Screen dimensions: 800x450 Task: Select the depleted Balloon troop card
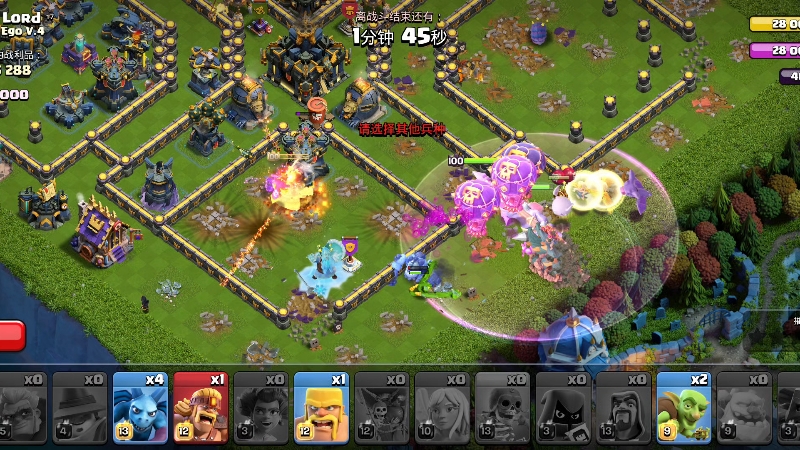pyautogui.click(x=382, y=407)
